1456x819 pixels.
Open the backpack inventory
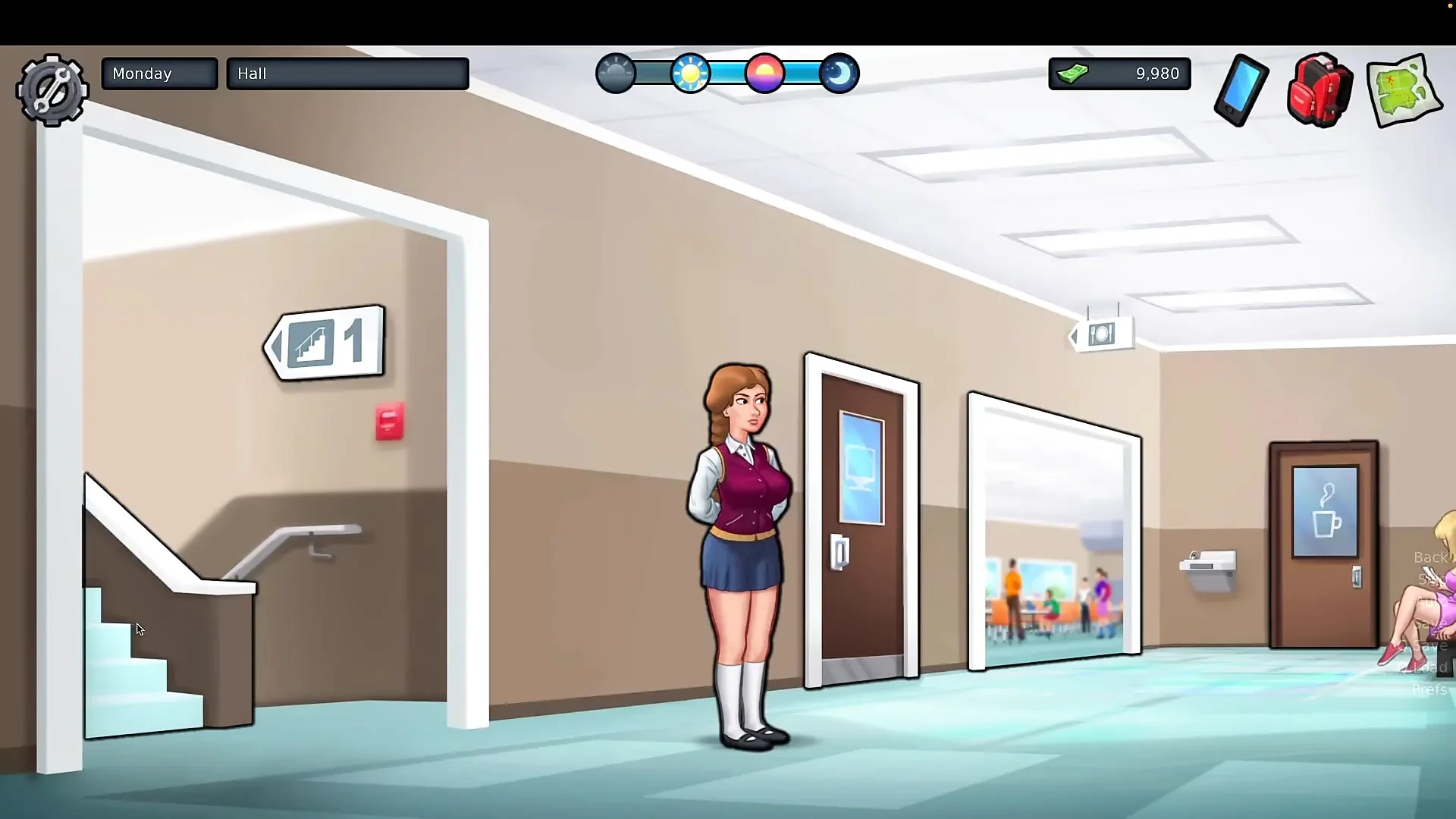coord(1319,89)
